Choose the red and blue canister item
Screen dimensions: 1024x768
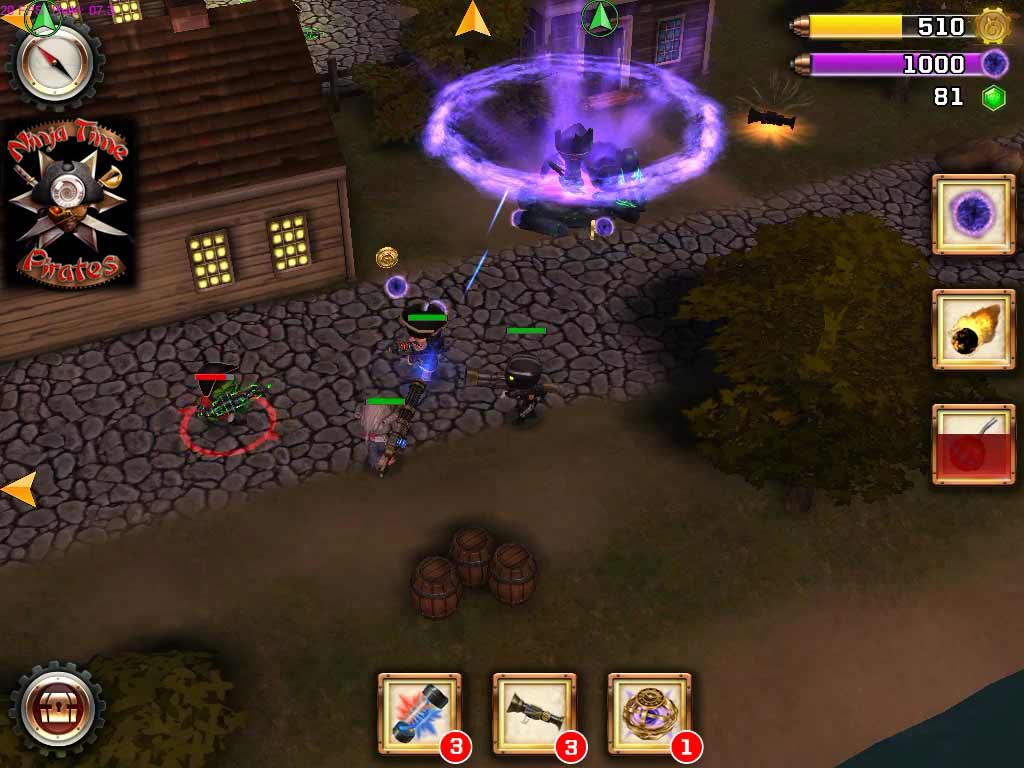(x=419, y=712)
